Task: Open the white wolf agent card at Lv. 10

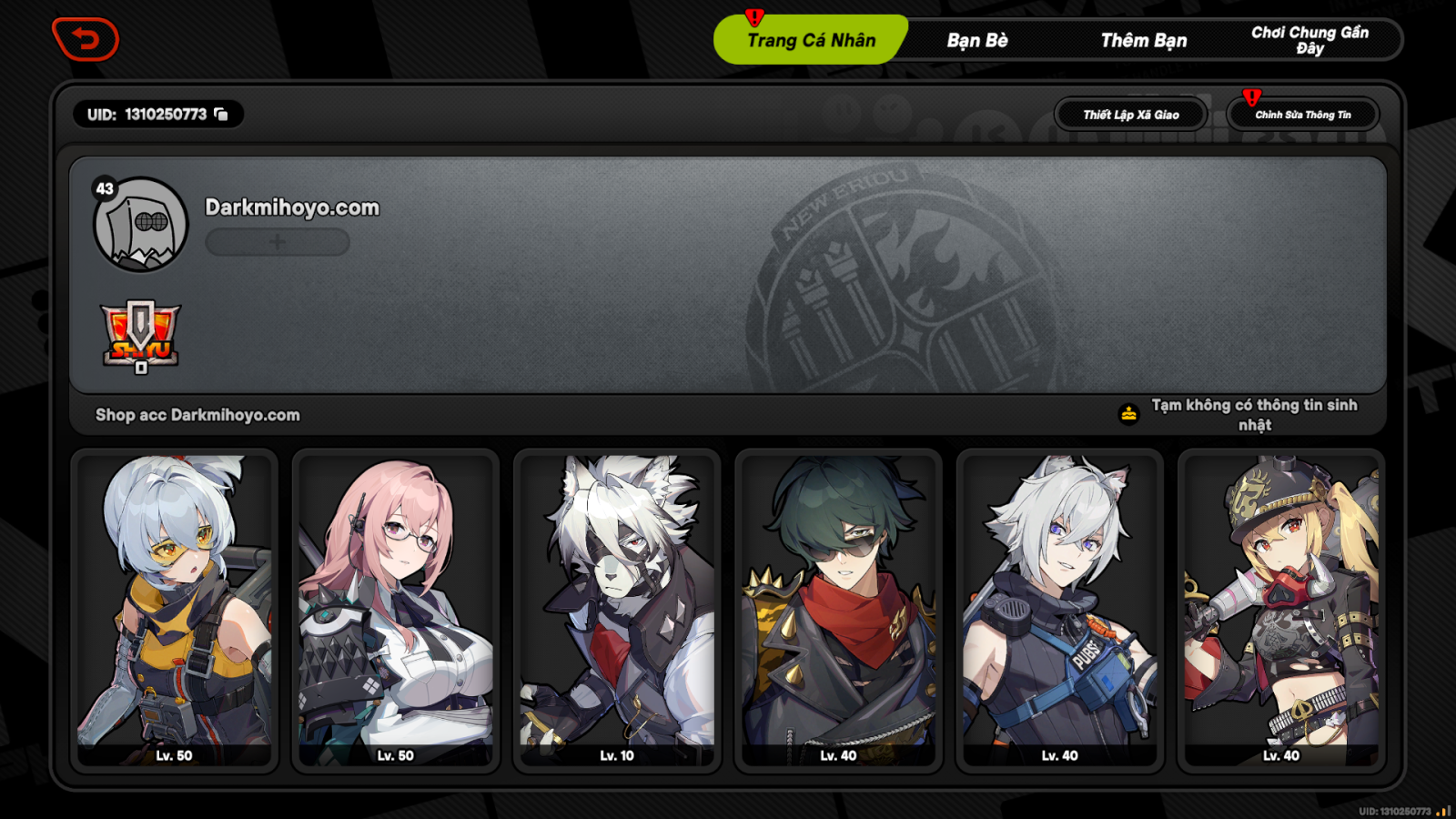Action: click(617, 610)
